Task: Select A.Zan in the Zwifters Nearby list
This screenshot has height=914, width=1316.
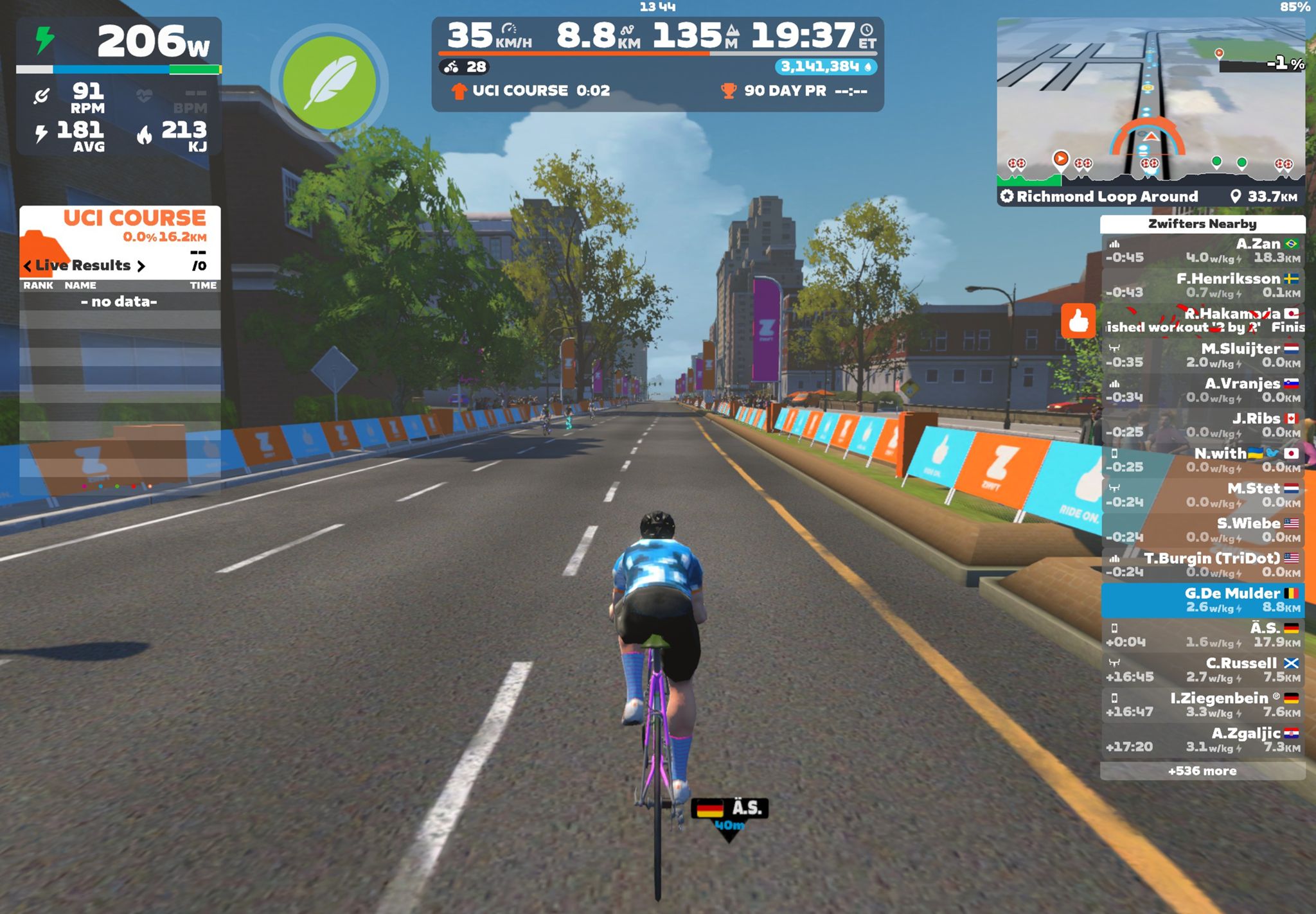Action: pyautogui.click(x=1202, y=250)
